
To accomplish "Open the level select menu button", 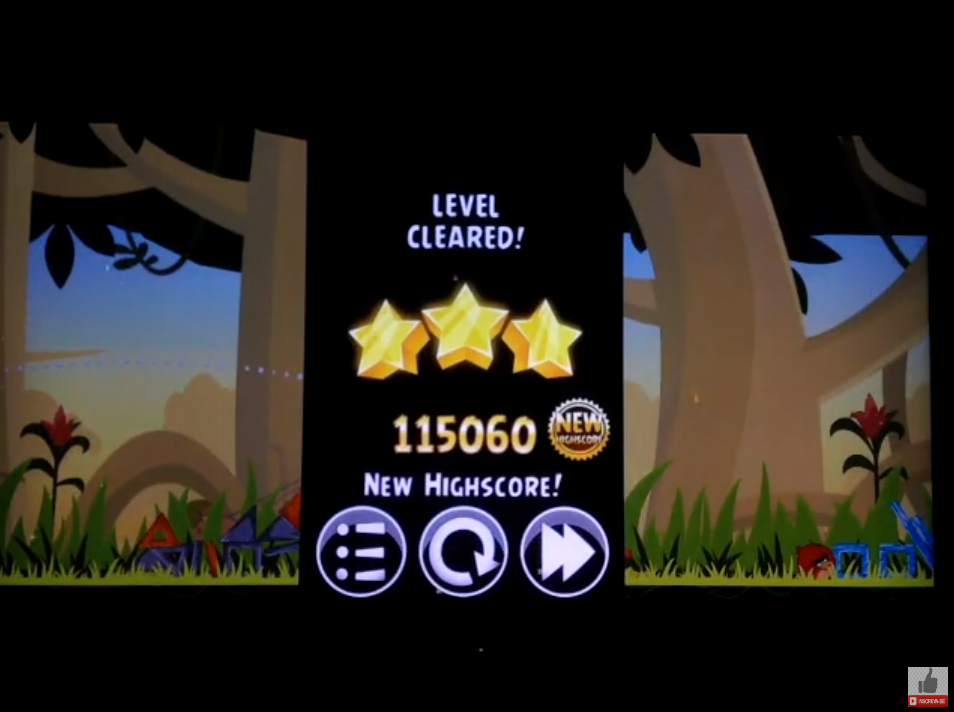I will tap(361, 552).
